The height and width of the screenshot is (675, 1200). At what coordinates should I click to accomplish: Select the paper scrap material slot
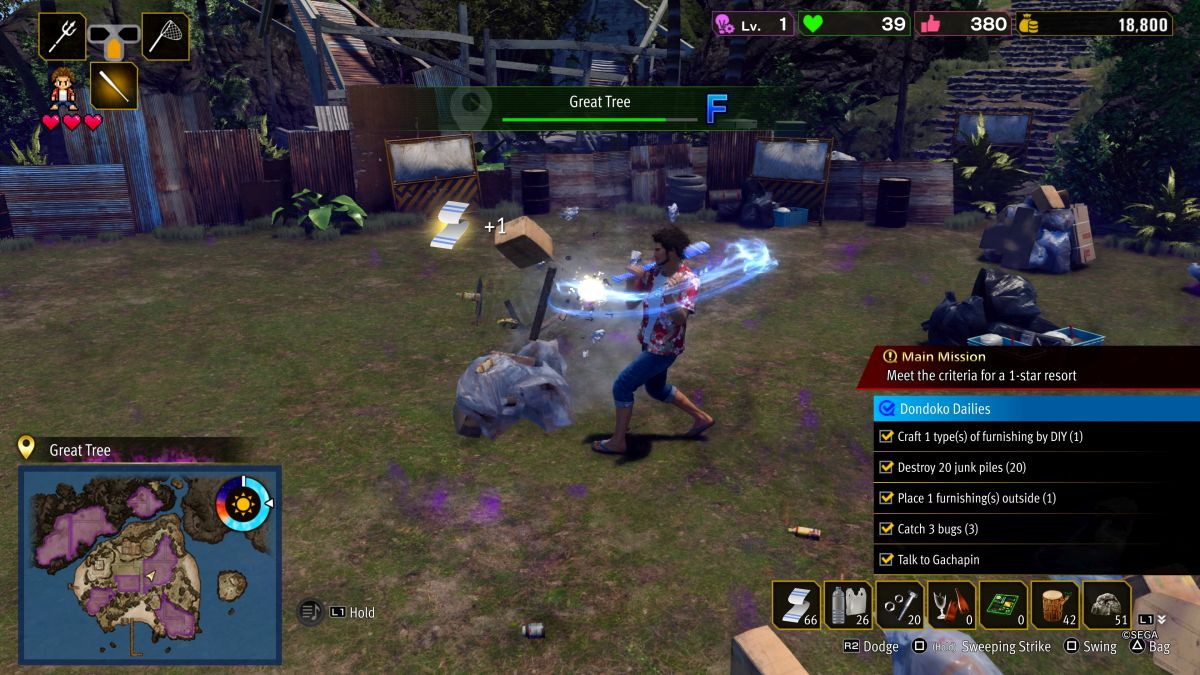pos(797,605)
